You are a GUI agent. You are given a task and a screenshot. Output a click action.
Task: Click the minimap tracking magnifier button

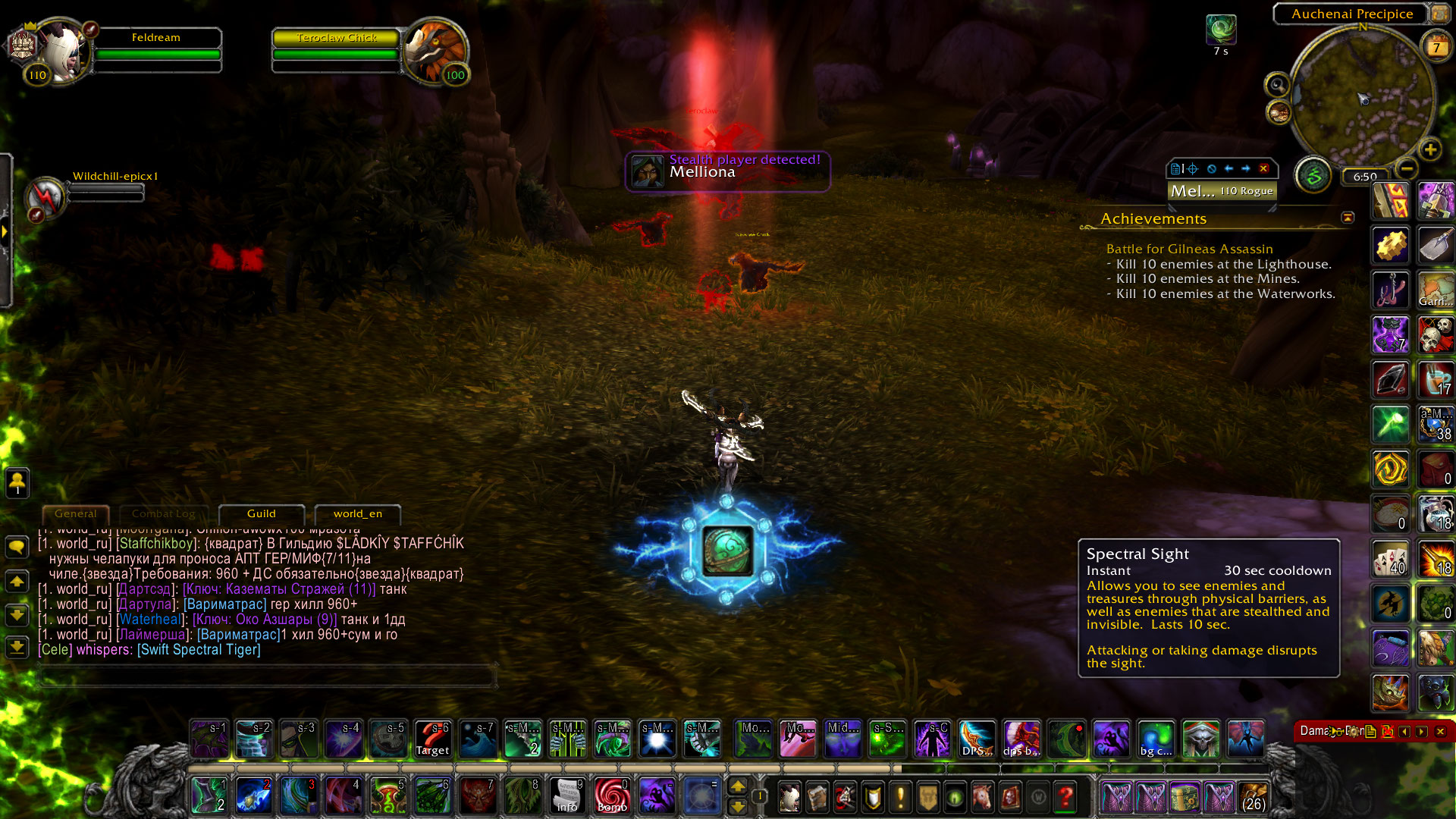coord(1277,84)
